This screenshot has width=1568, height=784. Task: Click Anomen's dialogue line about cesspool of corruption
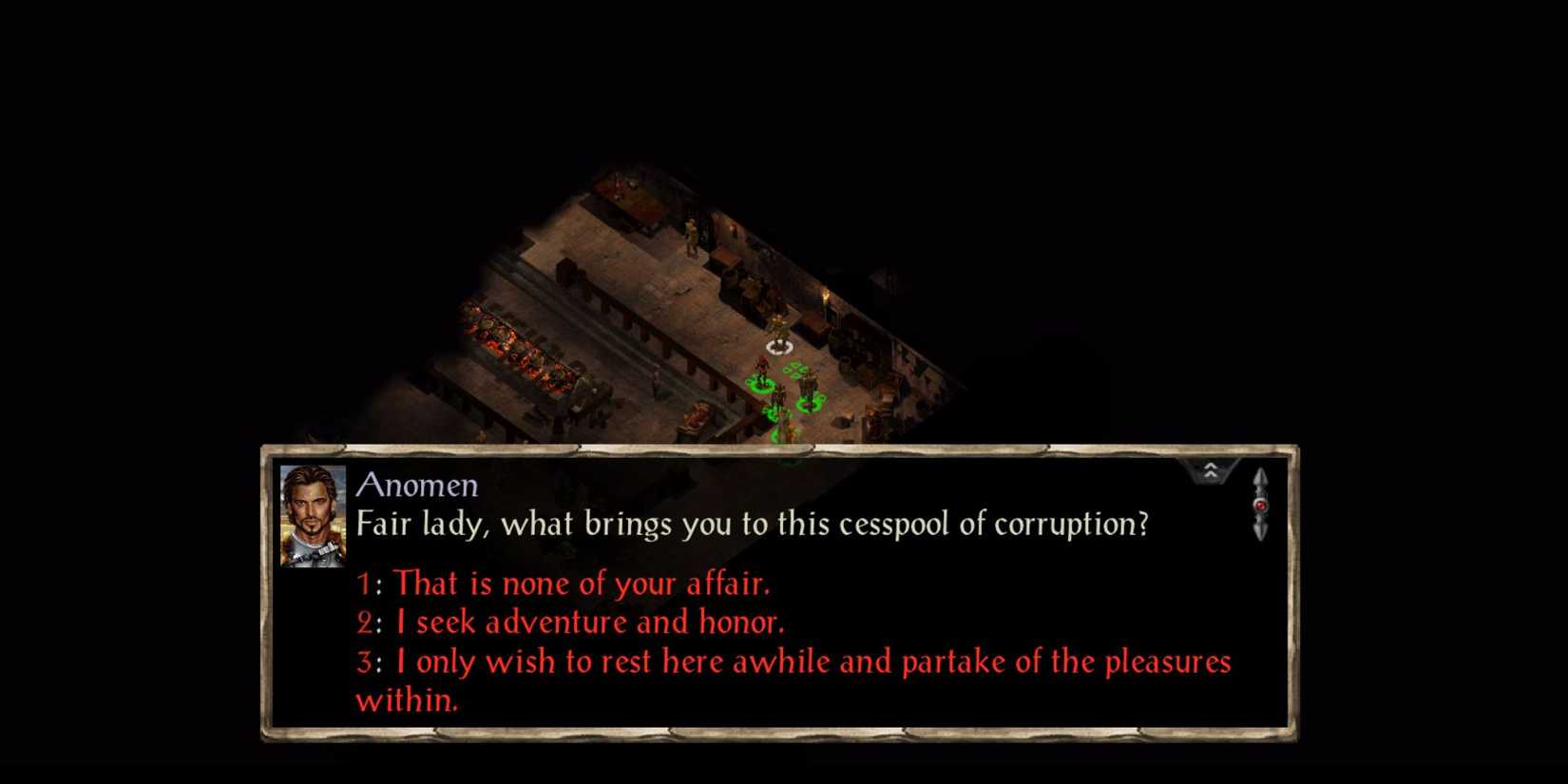751,524
